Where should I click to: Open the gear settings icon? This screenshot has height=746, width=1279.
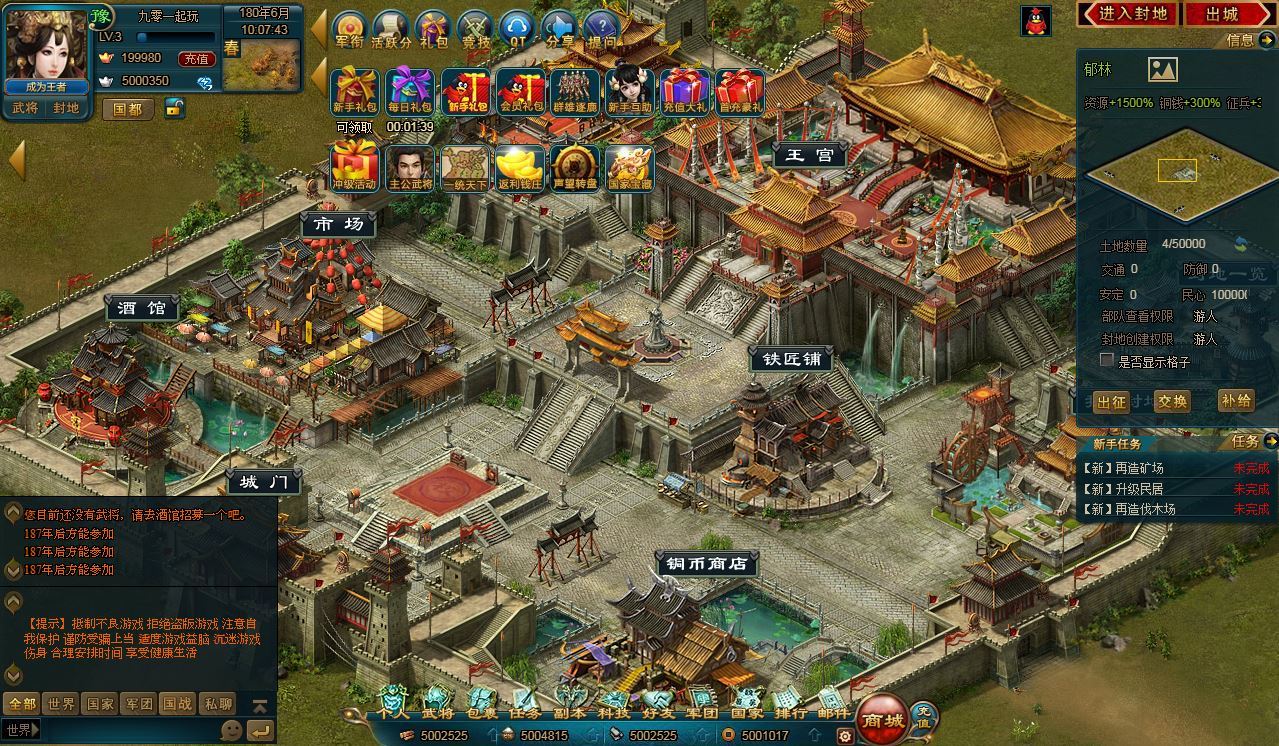[846, 736]
